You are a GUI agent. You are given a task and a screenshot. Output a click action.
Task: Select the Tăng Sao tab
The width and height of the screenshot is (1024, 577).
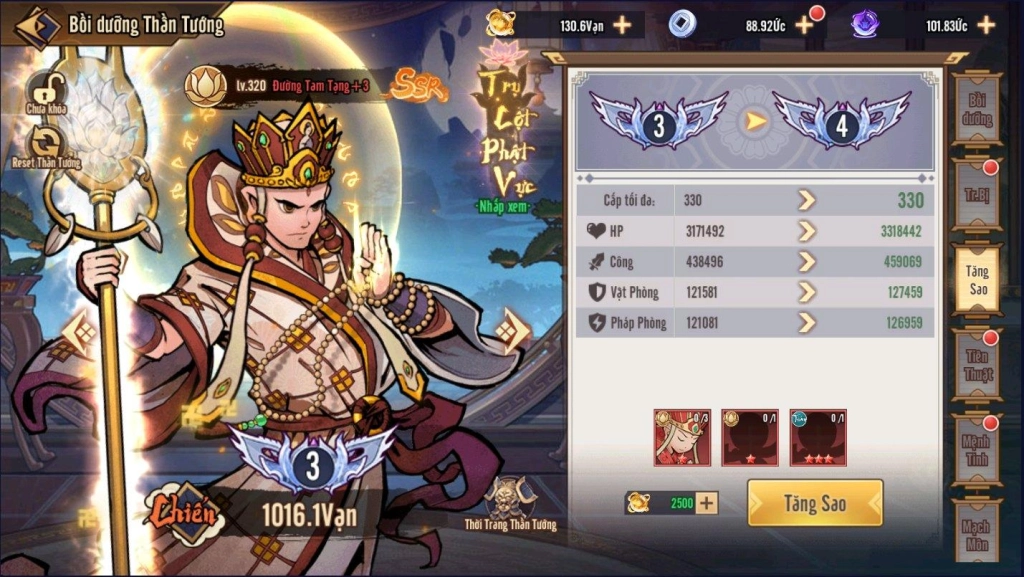[976, 279]
